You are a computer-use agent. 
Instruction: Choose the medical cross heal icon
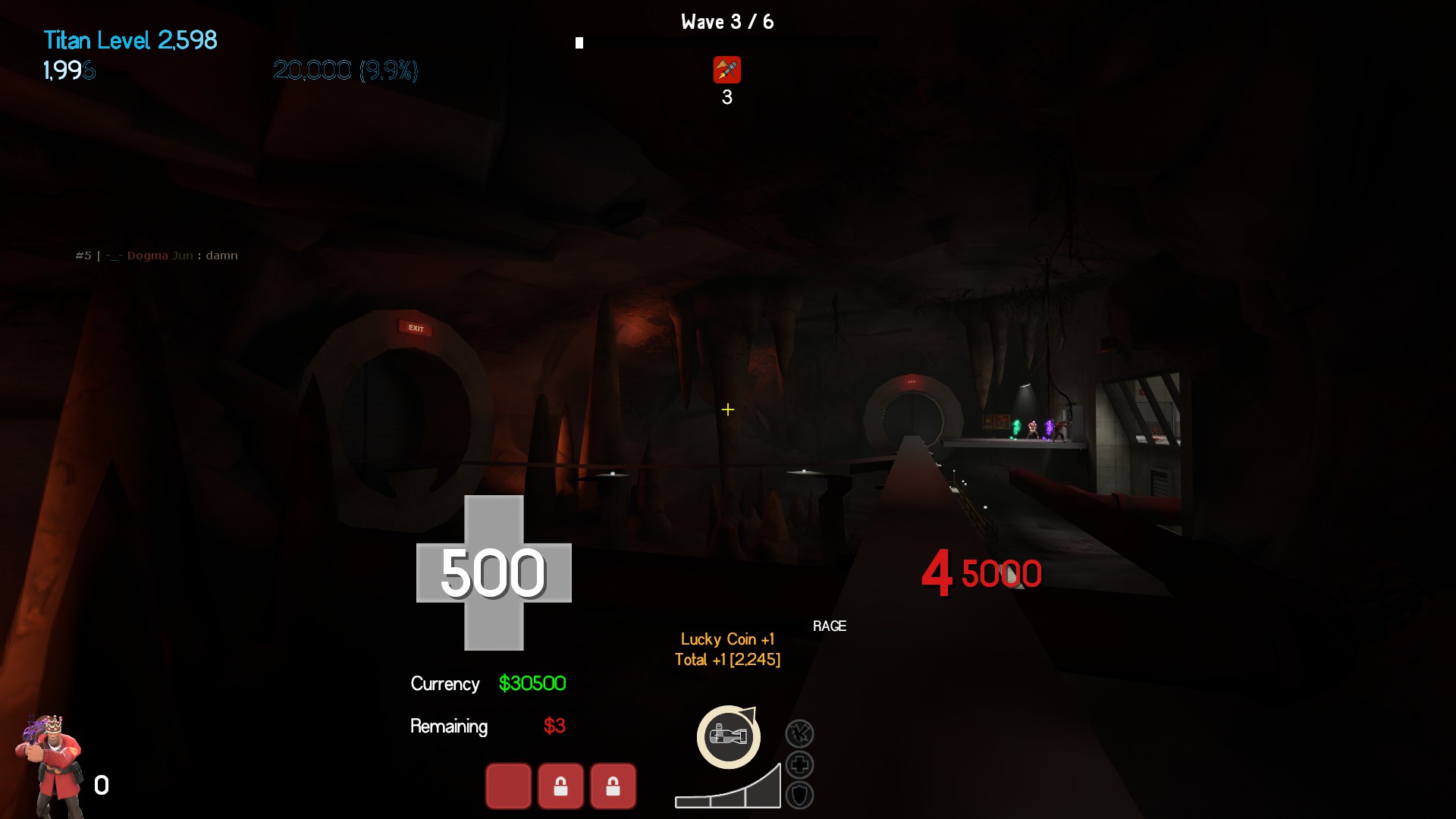click(799, 765)
